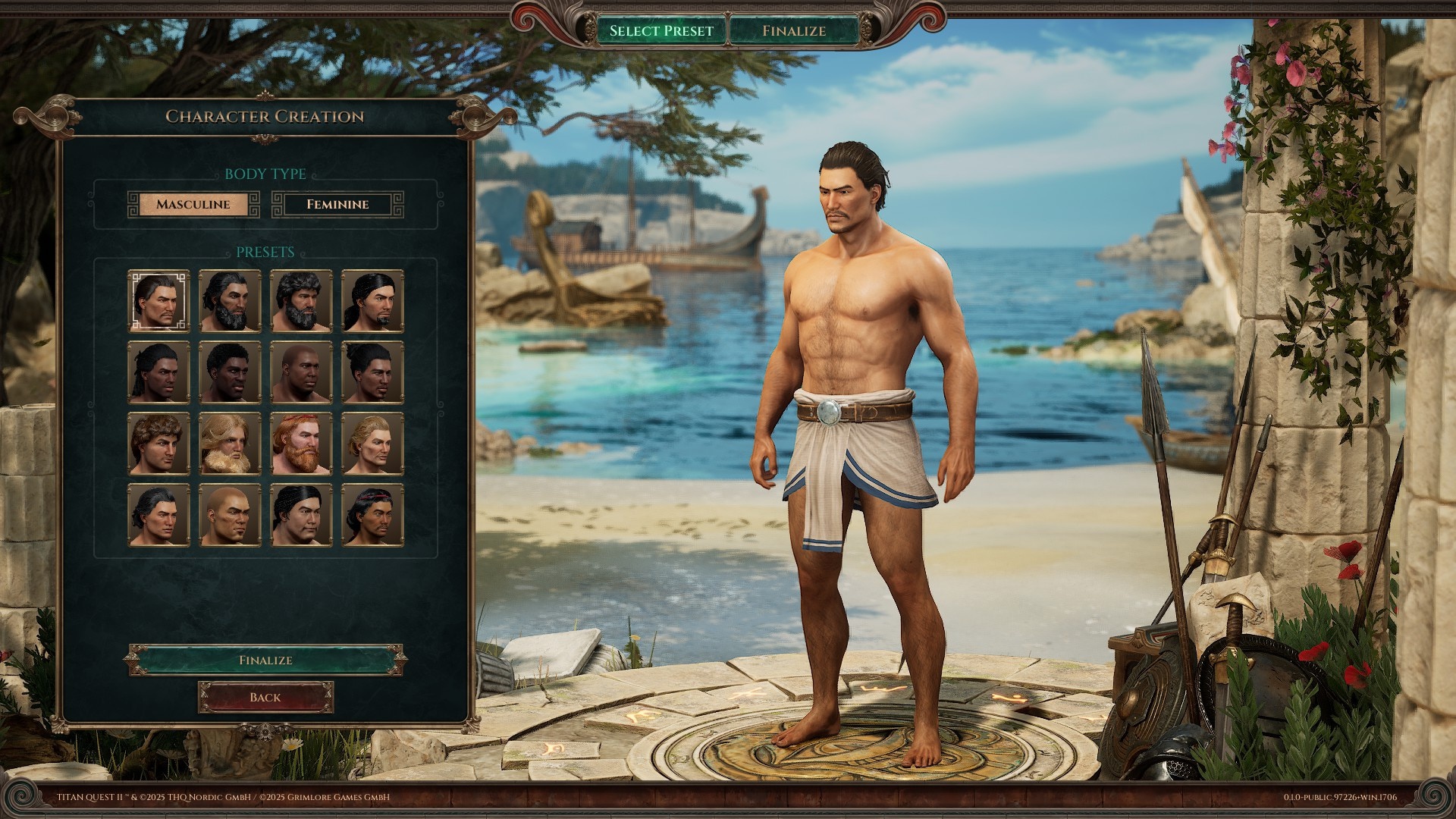
Task: Choose the dark-skinned short afro preset
Action: (x=230, y=372)
